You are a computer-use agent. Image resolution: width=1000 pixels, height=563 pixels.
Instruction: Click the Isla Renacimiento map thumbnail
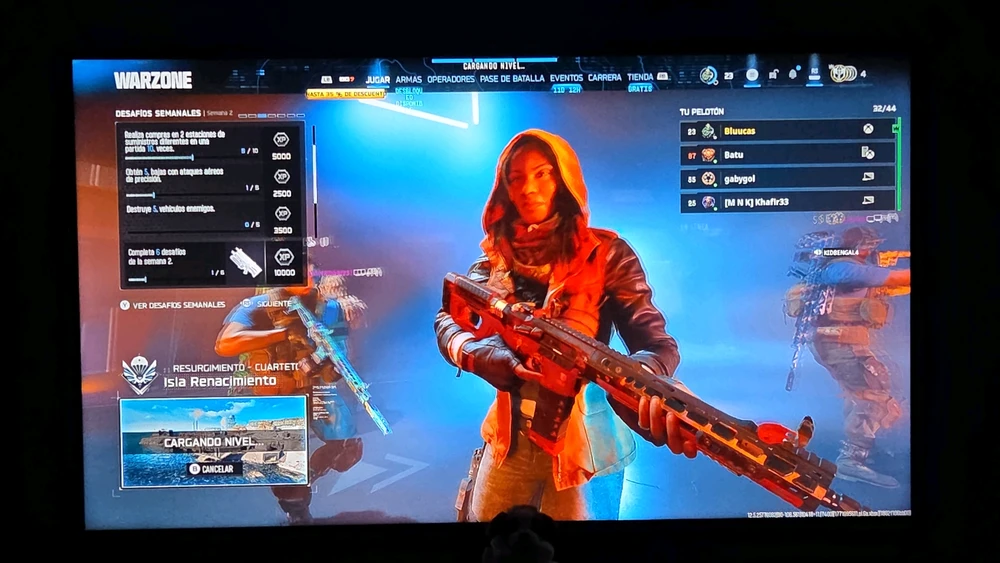pyautogui.click(x=213, y=442)
